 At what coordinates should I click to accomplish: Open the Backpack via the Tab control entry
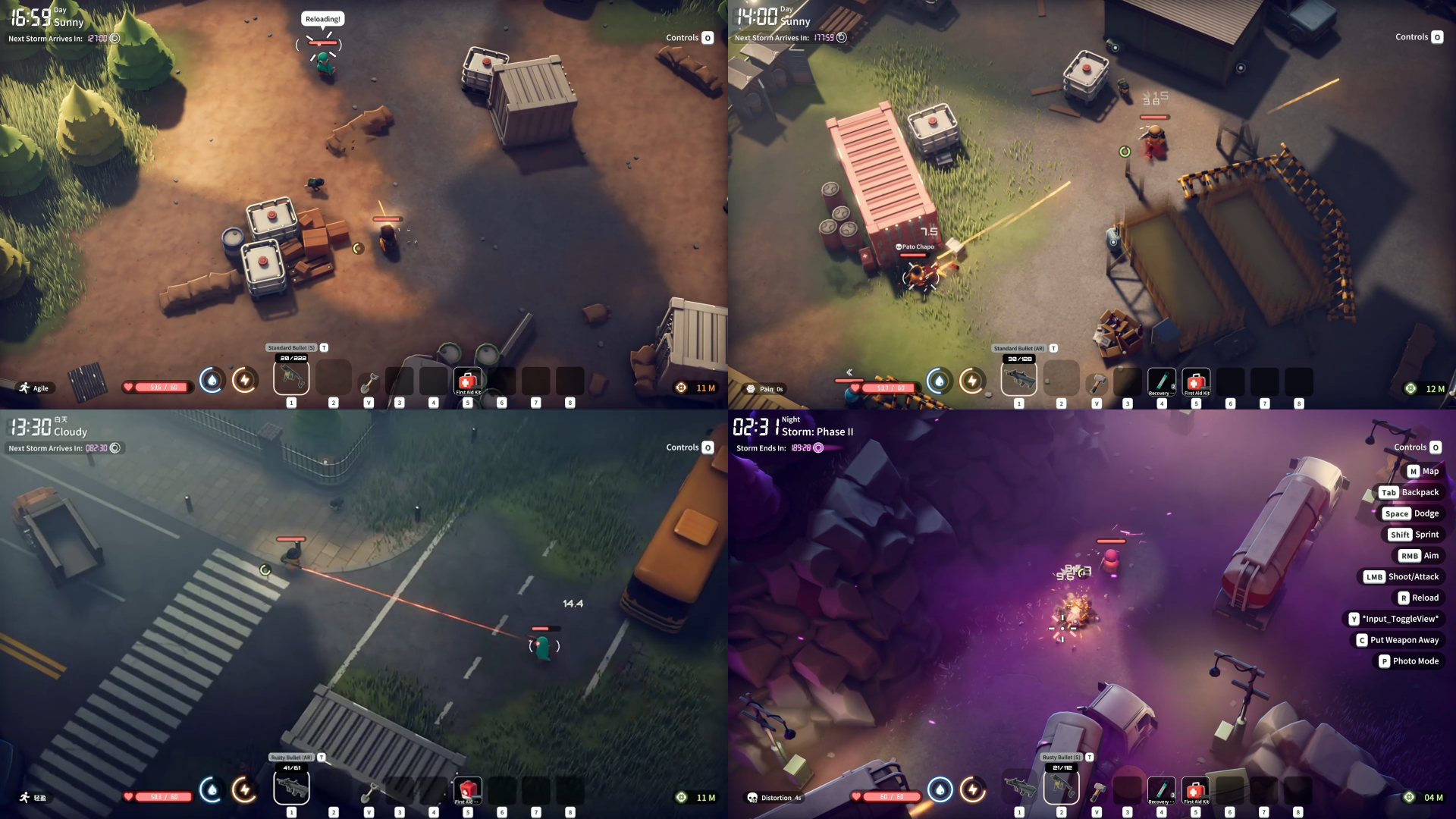pos(1410,491)
